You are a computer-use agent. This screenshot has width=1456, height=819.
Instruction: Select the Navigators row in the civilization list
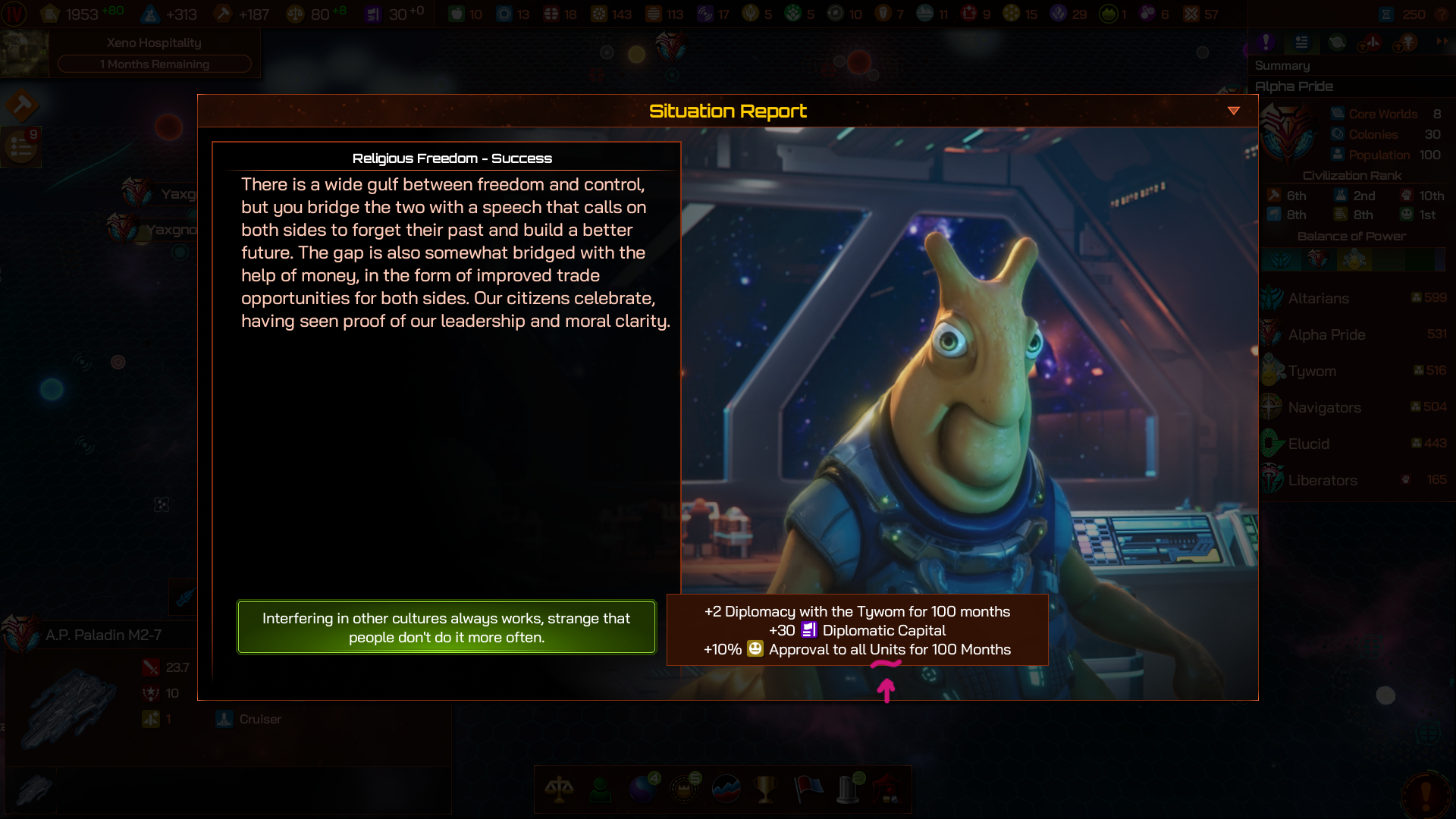[x=1324, y=407]
